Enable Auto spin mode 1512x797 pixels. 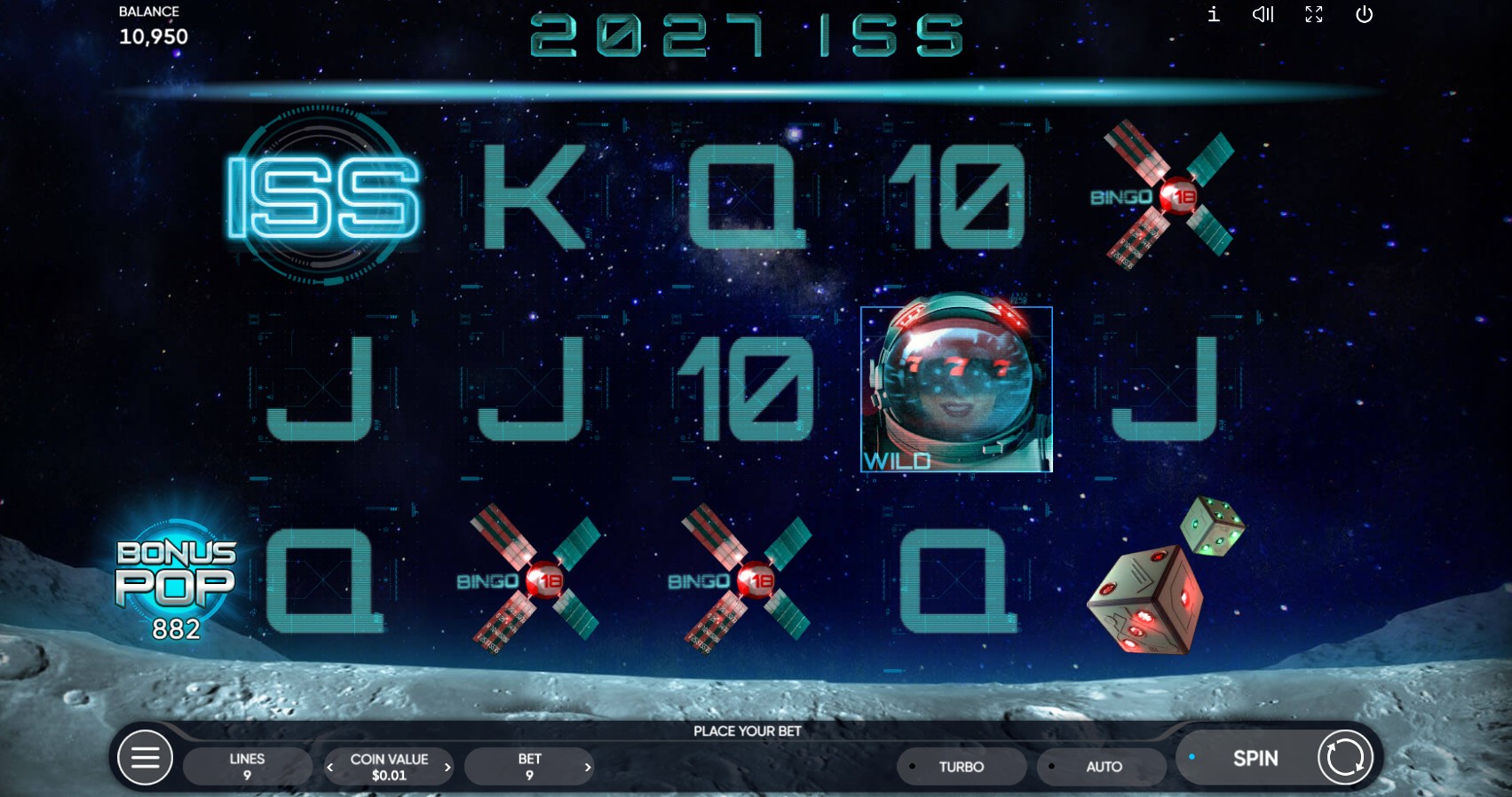coord(1102,766)
